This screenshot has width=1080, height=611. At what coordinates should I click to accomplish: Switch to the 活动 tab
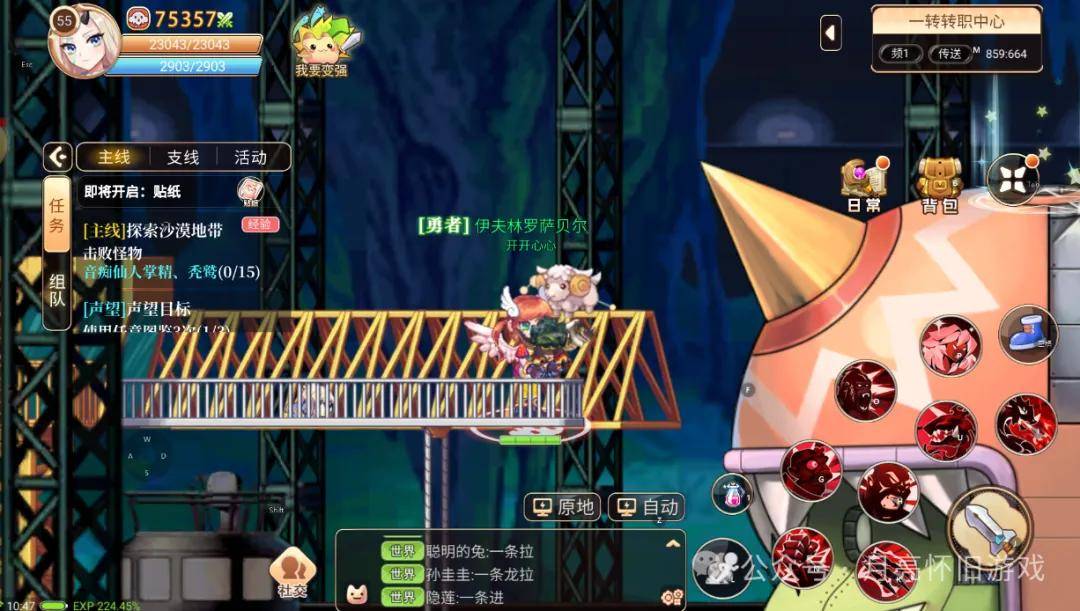(250, 157)
